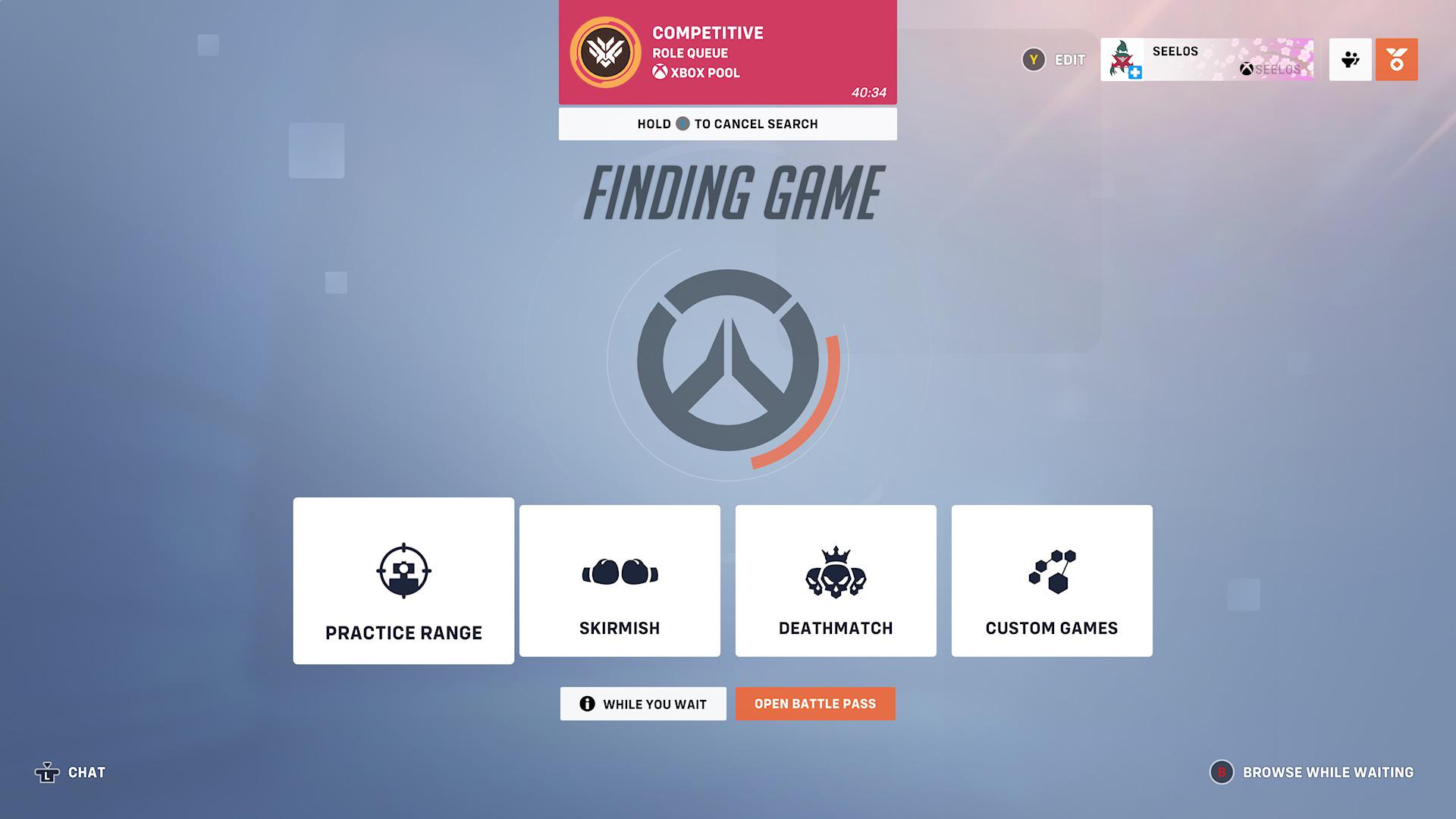The image size is (1456, 819).
Task: Click the info icon on While You Wait
Action: [x=585, y=704]
